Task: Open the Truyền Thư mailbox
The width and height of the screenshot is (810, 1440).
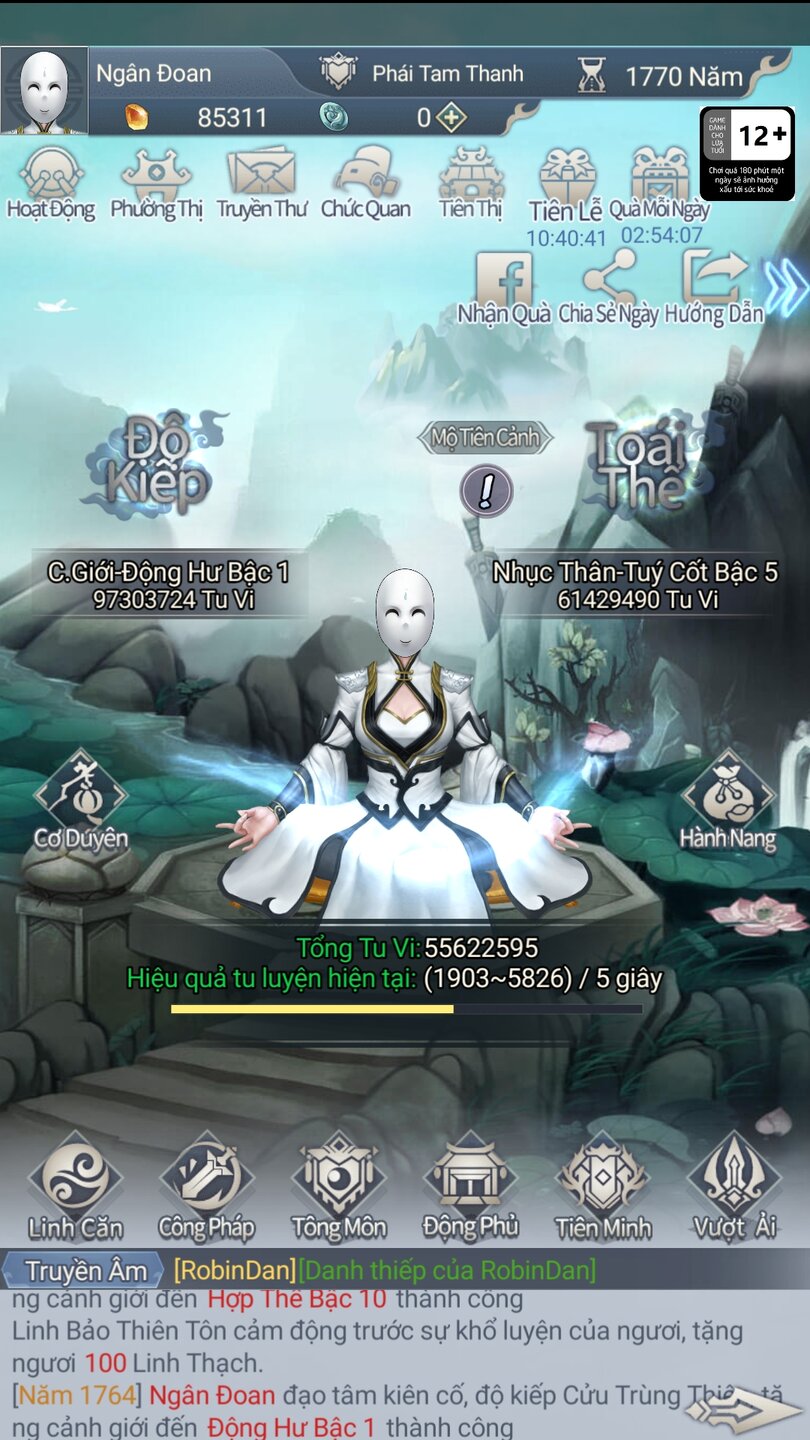Action: click(x=261, y=180)
